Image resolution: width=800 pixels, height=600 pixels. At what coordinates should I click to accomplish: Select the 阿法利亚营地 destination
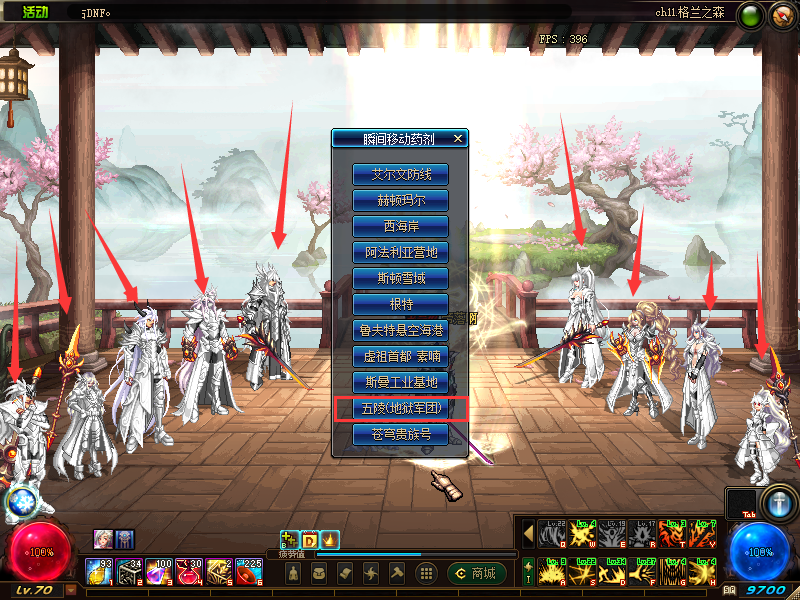pos(400,252)
